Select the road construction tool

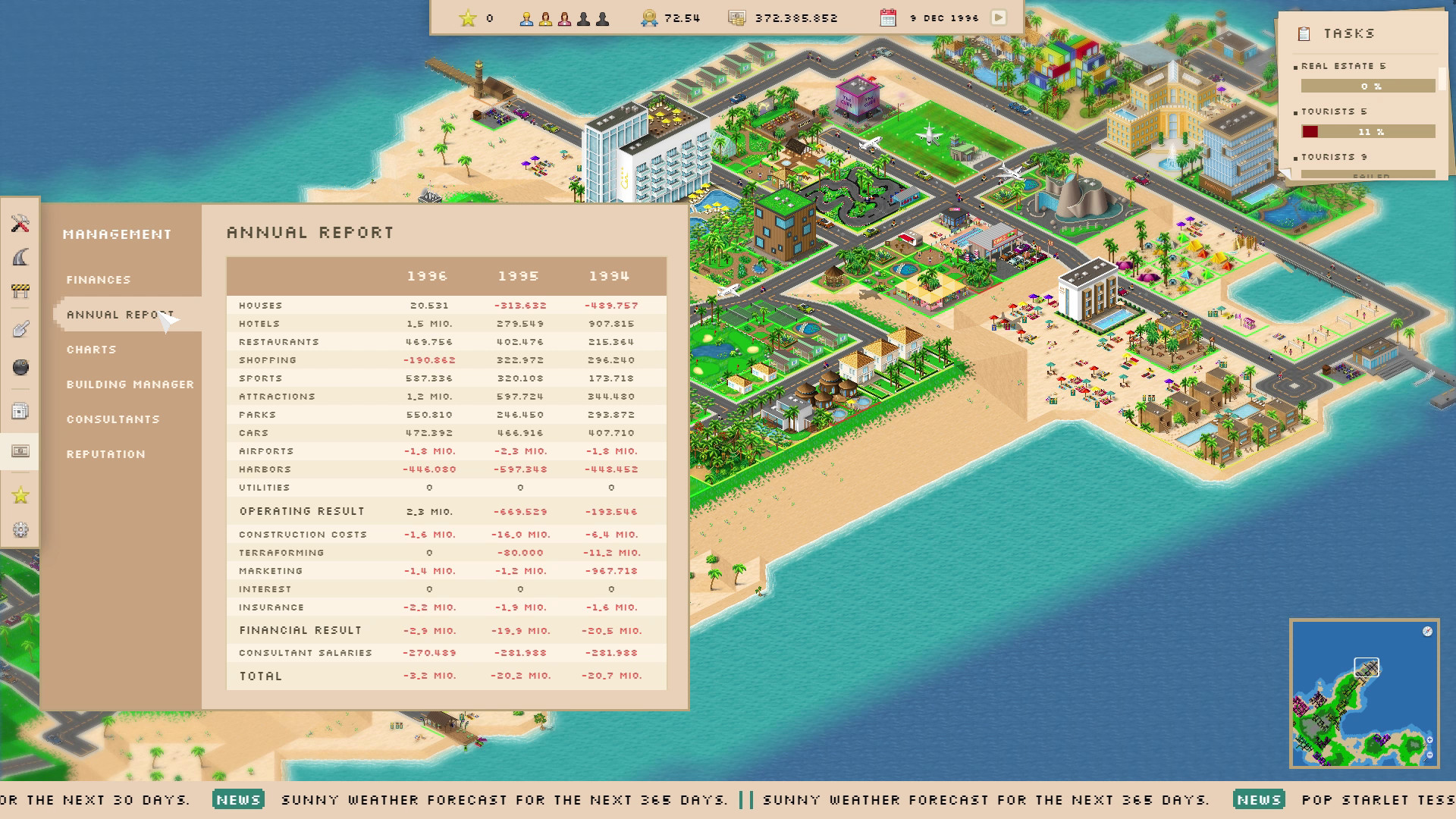(20, 256)
